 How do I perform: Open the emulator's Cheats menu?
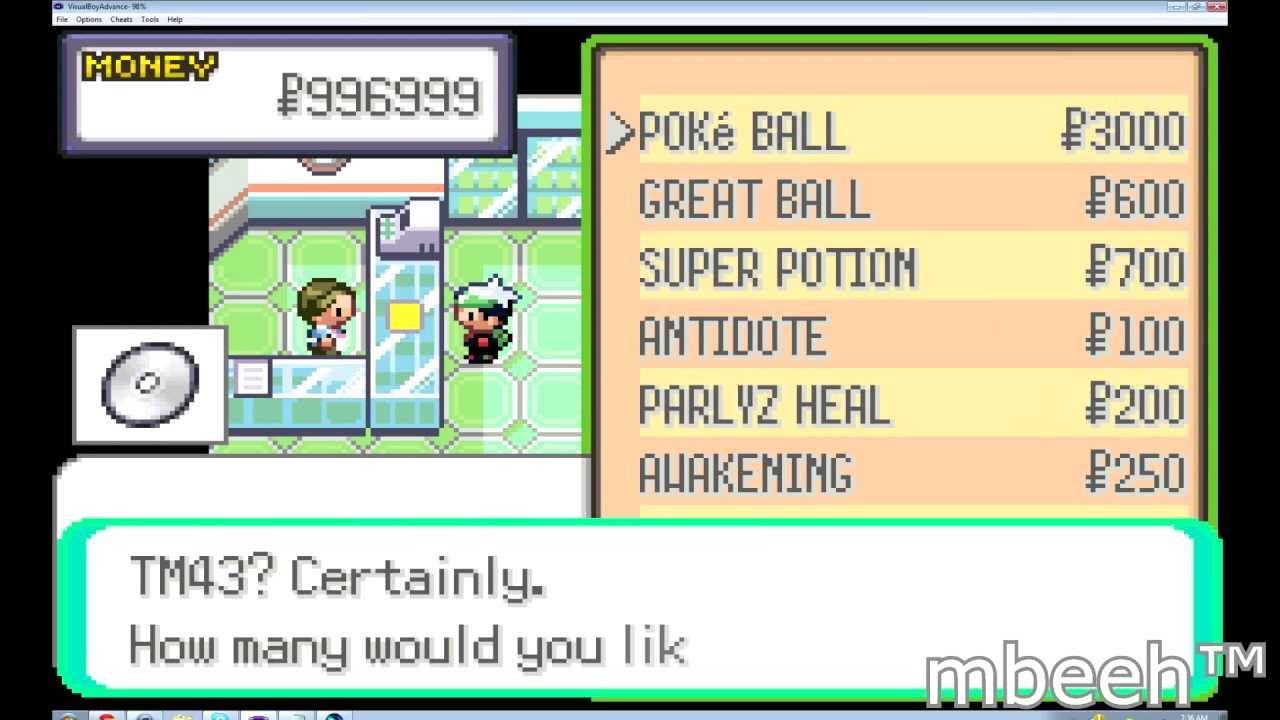click(121, 19)
